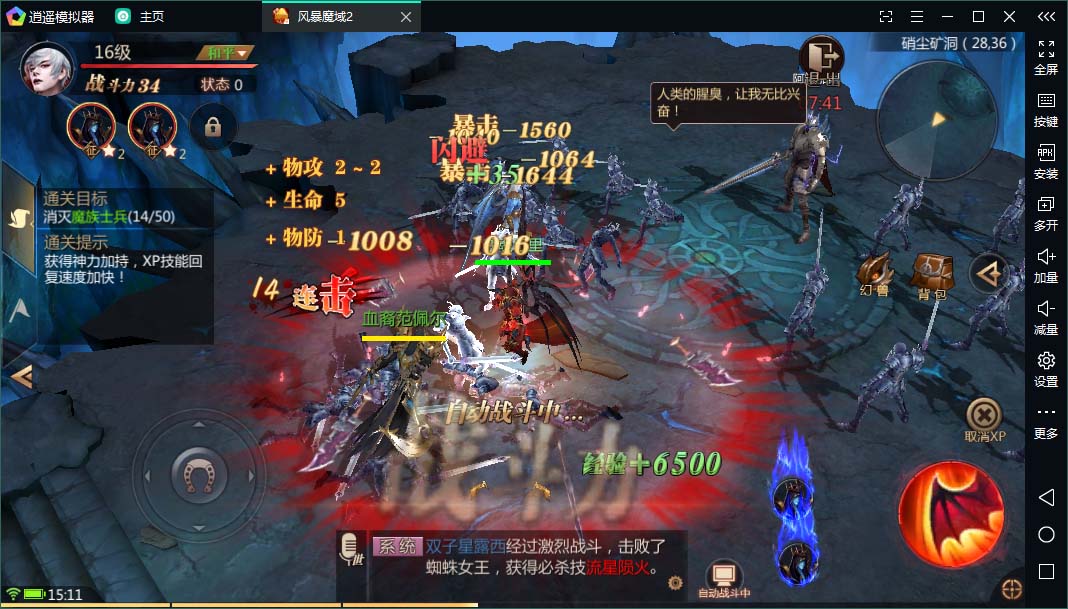1068x609 pixels.
Task: Open the 幻兽 pet menu
Action: click(x=874, y=273)
